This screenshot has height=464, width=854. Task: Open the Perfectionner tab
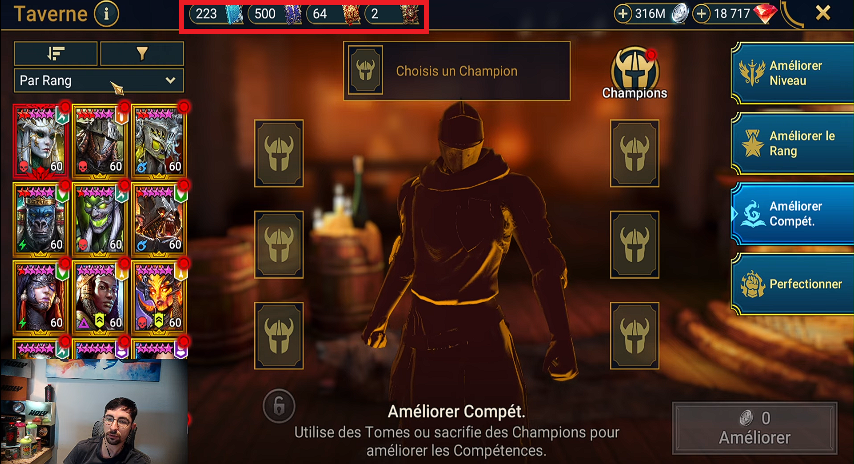tap(792, 284)
